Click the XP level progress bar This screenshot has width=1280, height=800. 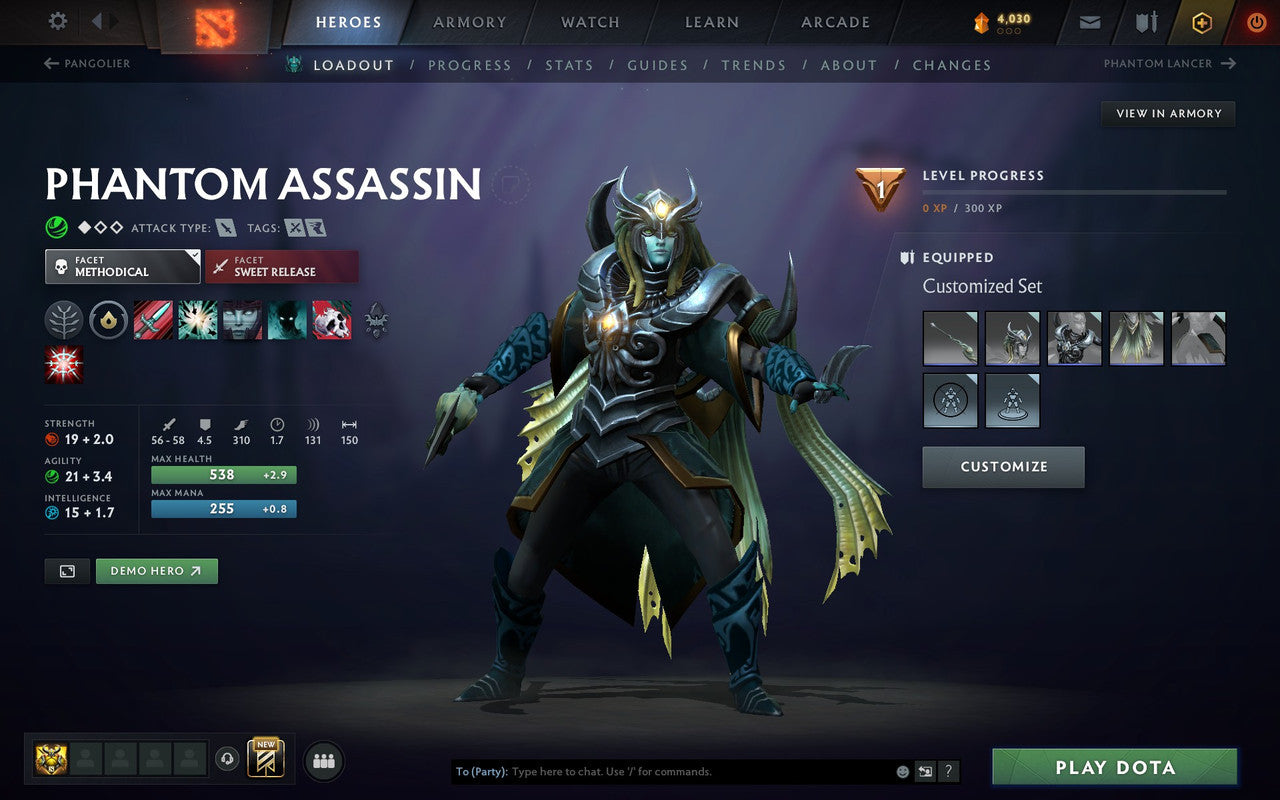(x=1075, y=192)
